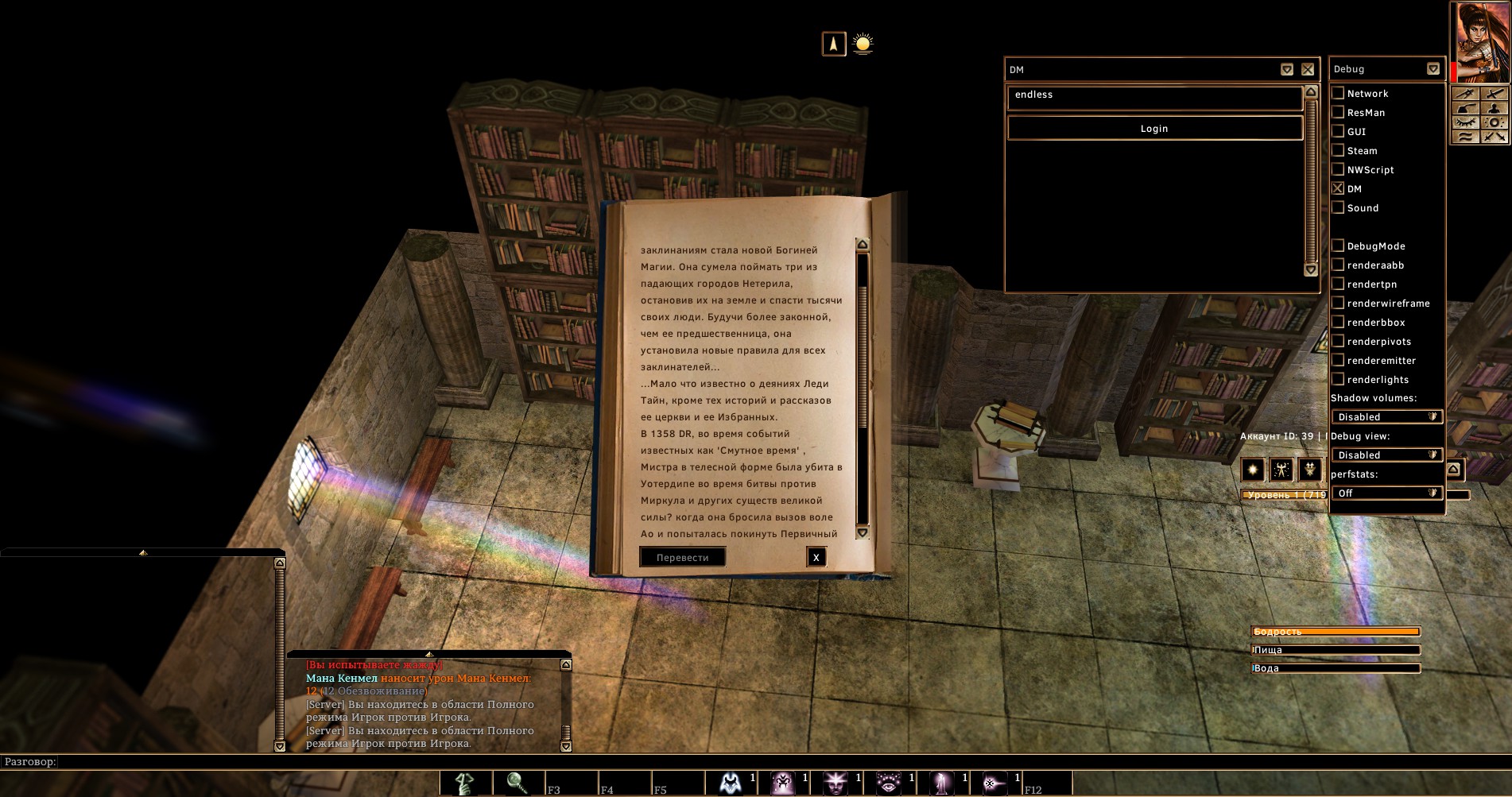Enable the Sound debug checkbox
The width and height of the screenshot is (1512, 797).
tap(1338, 207)
